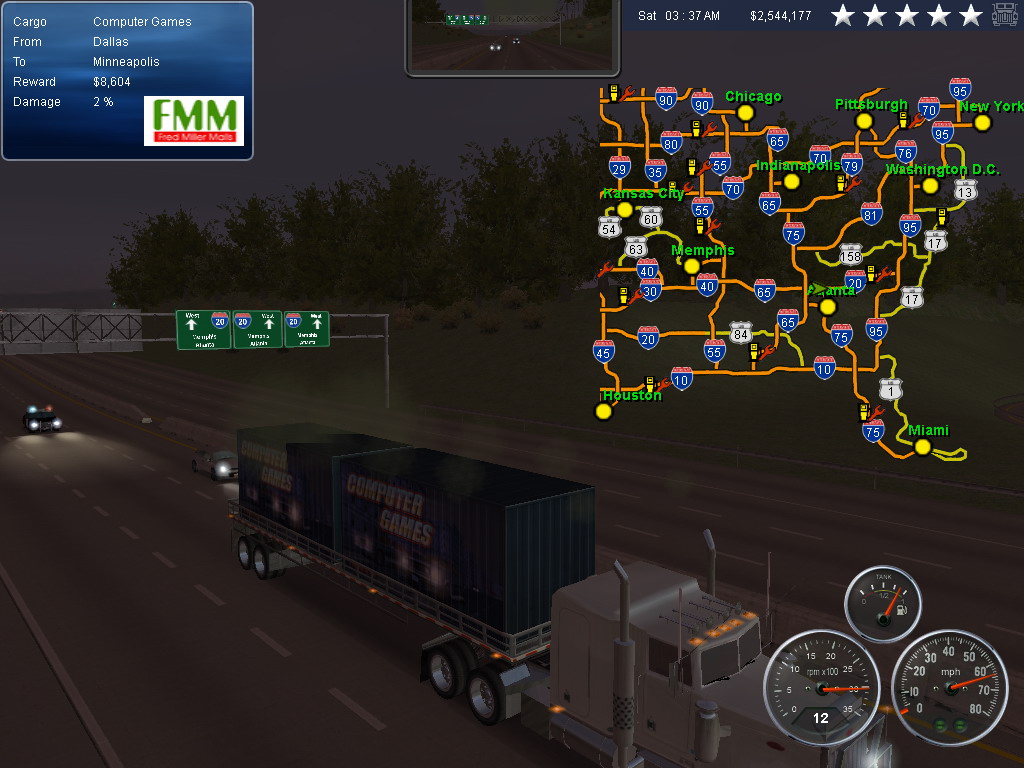This screenshot has height=768, width=1024.
Task: Select the Route 158 shield on the map
Action: click(x=850, y=255)
